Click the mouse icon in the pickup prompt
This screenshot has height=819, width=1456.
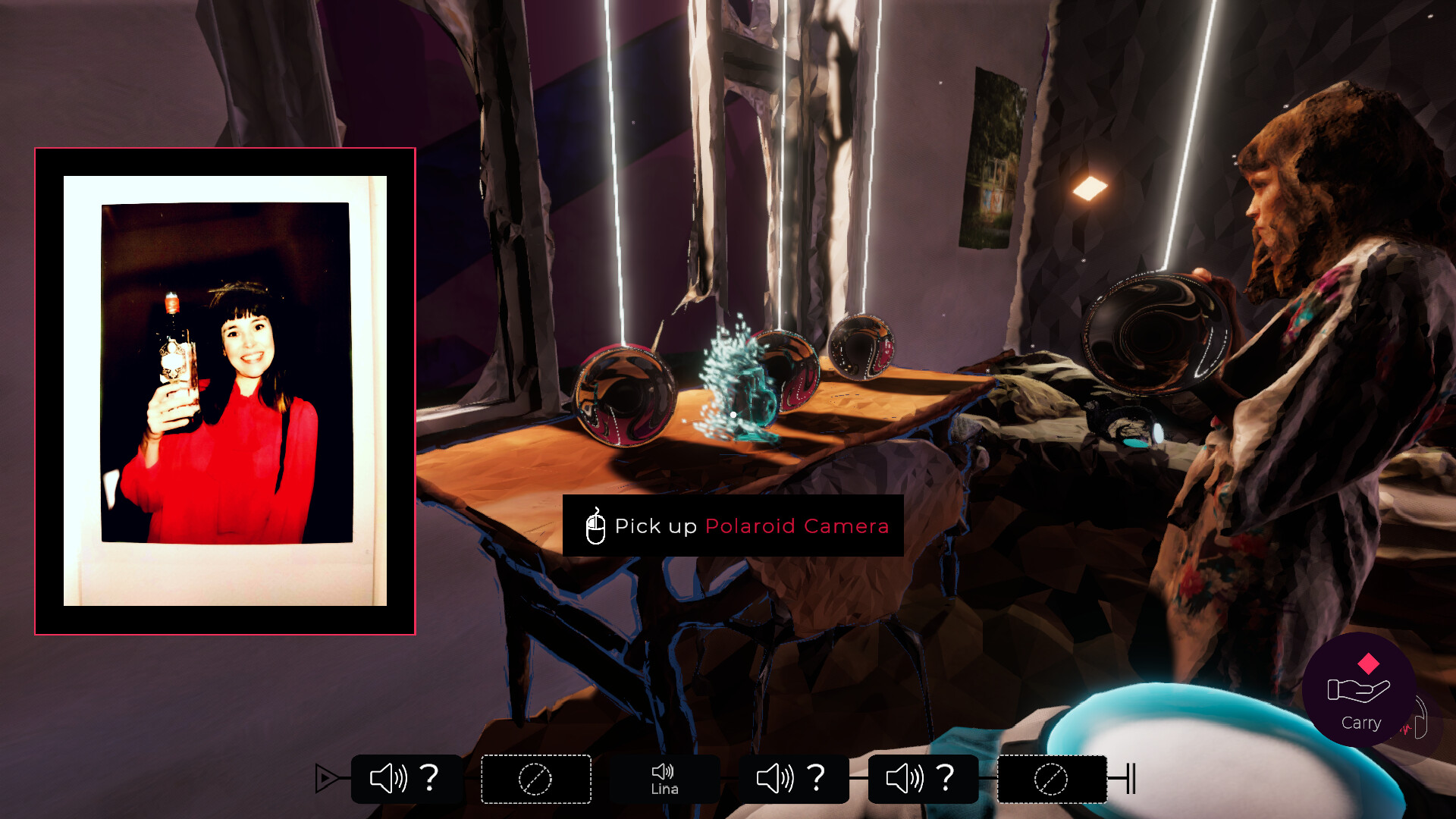(595, 526)
